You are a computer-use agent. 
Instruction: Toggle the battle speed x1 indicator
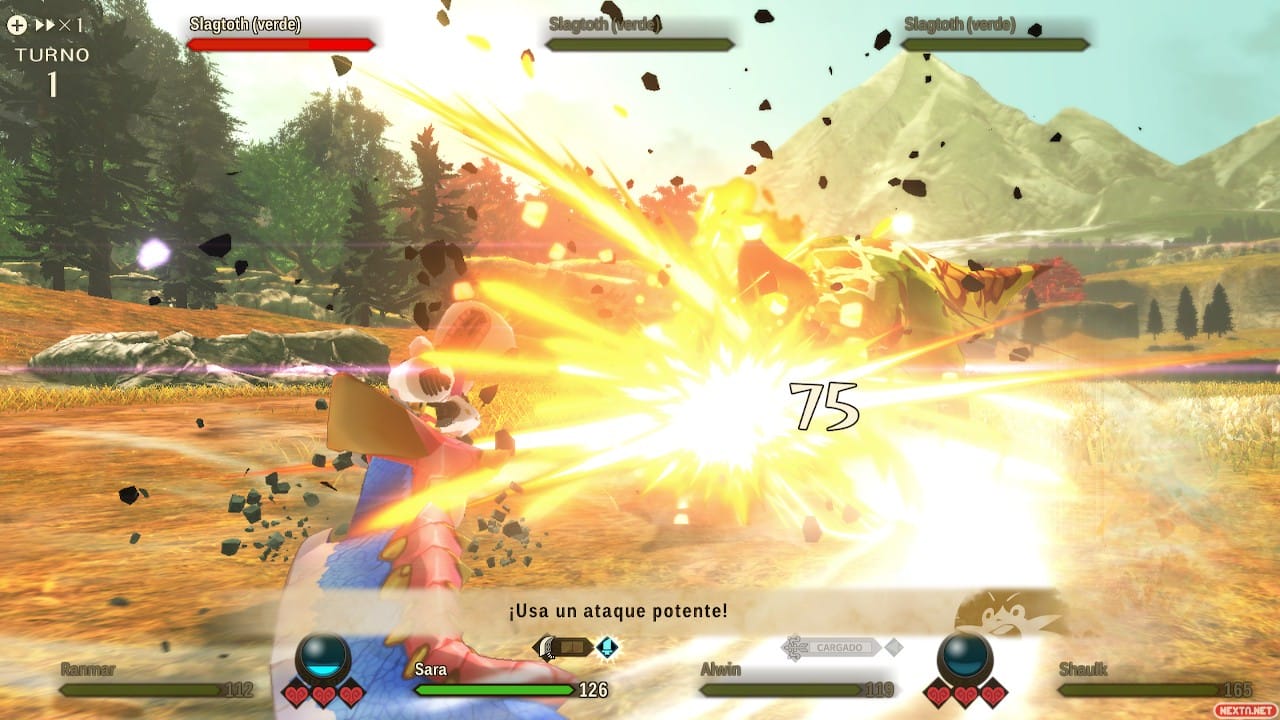point(58,25)
